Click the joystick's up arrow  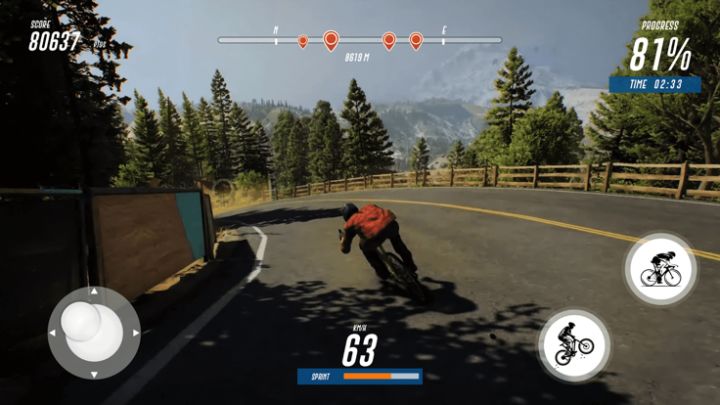pyautogui.click(x=94, y=291)
